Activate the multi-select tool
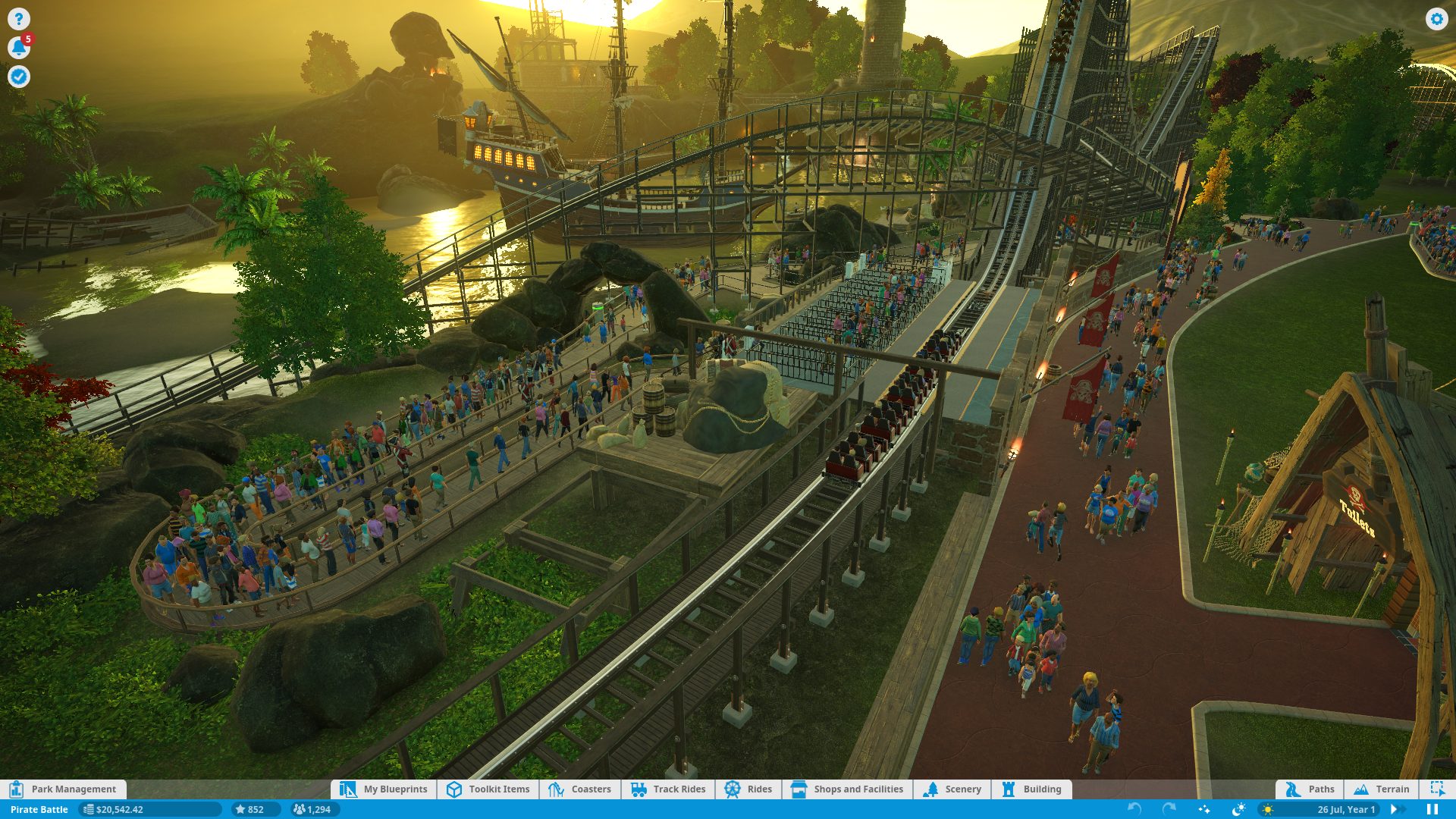The image size is (1456, 819). click(1437, 789)
